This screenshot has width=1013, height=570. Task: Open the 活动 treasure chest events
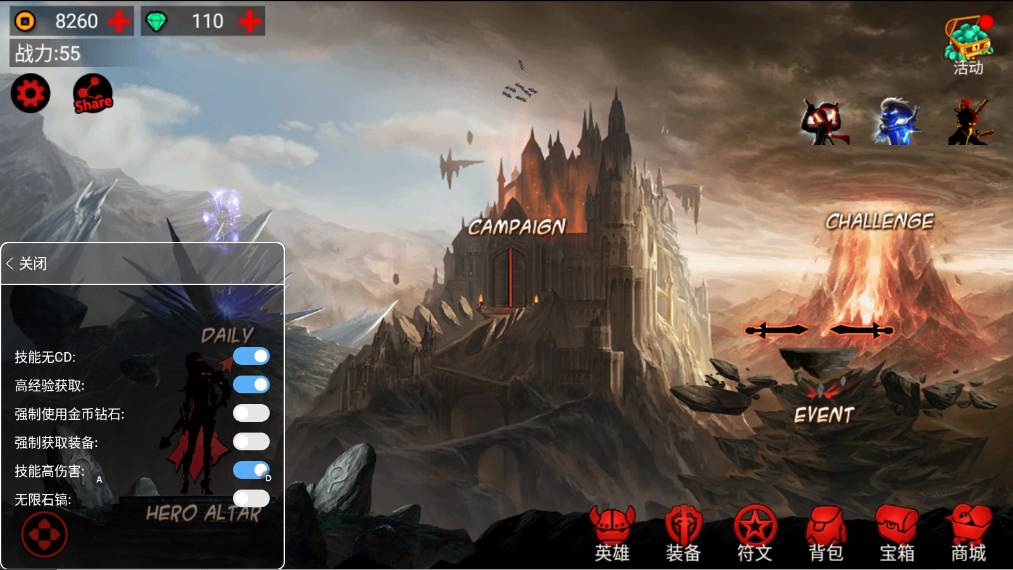(968, 45)
